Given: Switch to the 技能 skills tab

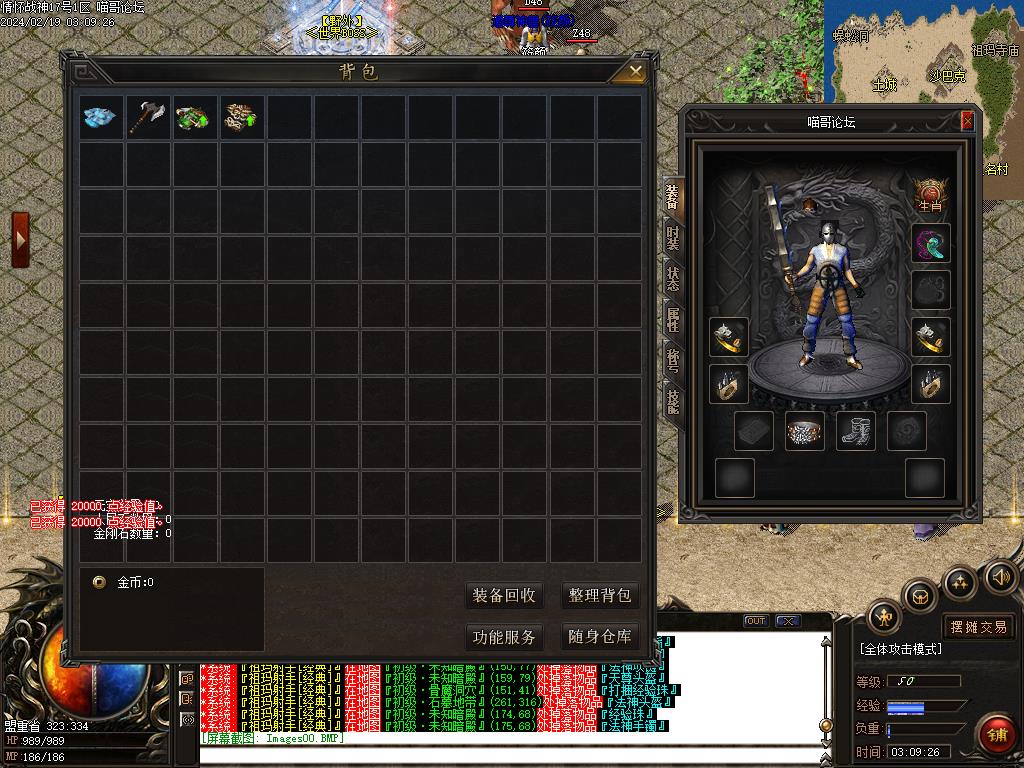Looking at the screenshot, I should point(673,402).
